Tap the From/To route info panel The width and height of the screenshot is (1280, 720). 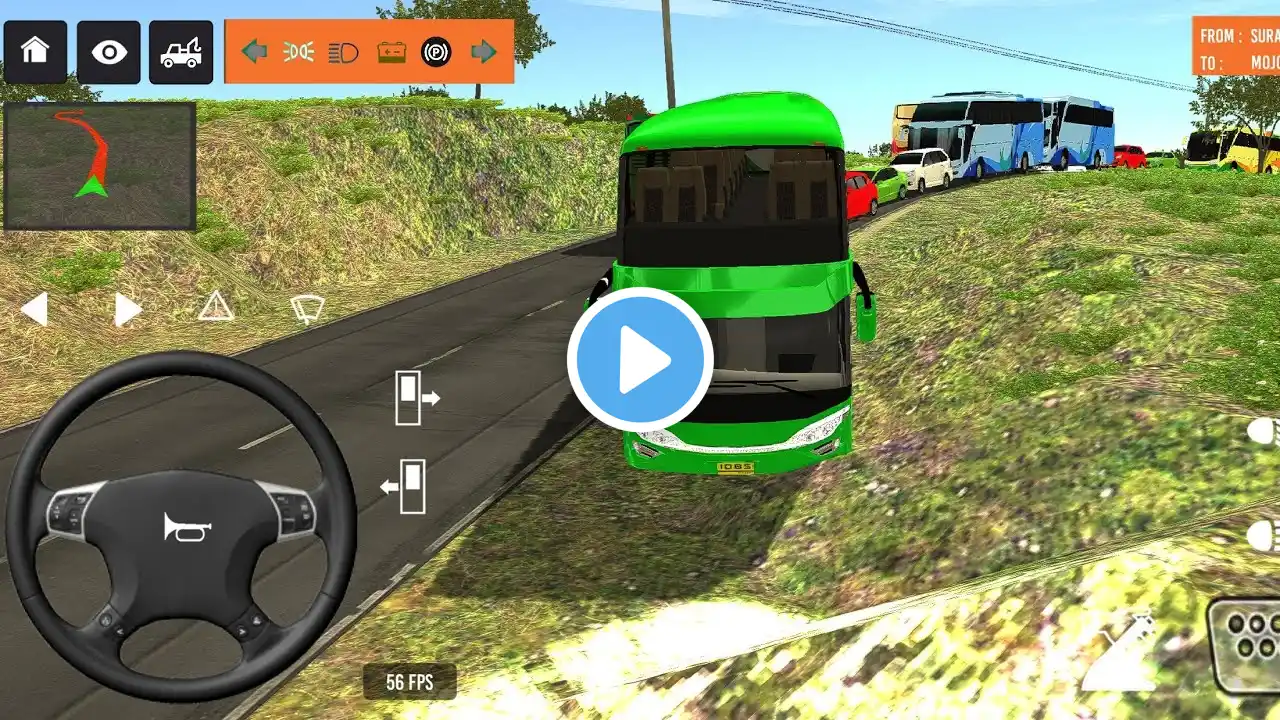pos(1236,48)
